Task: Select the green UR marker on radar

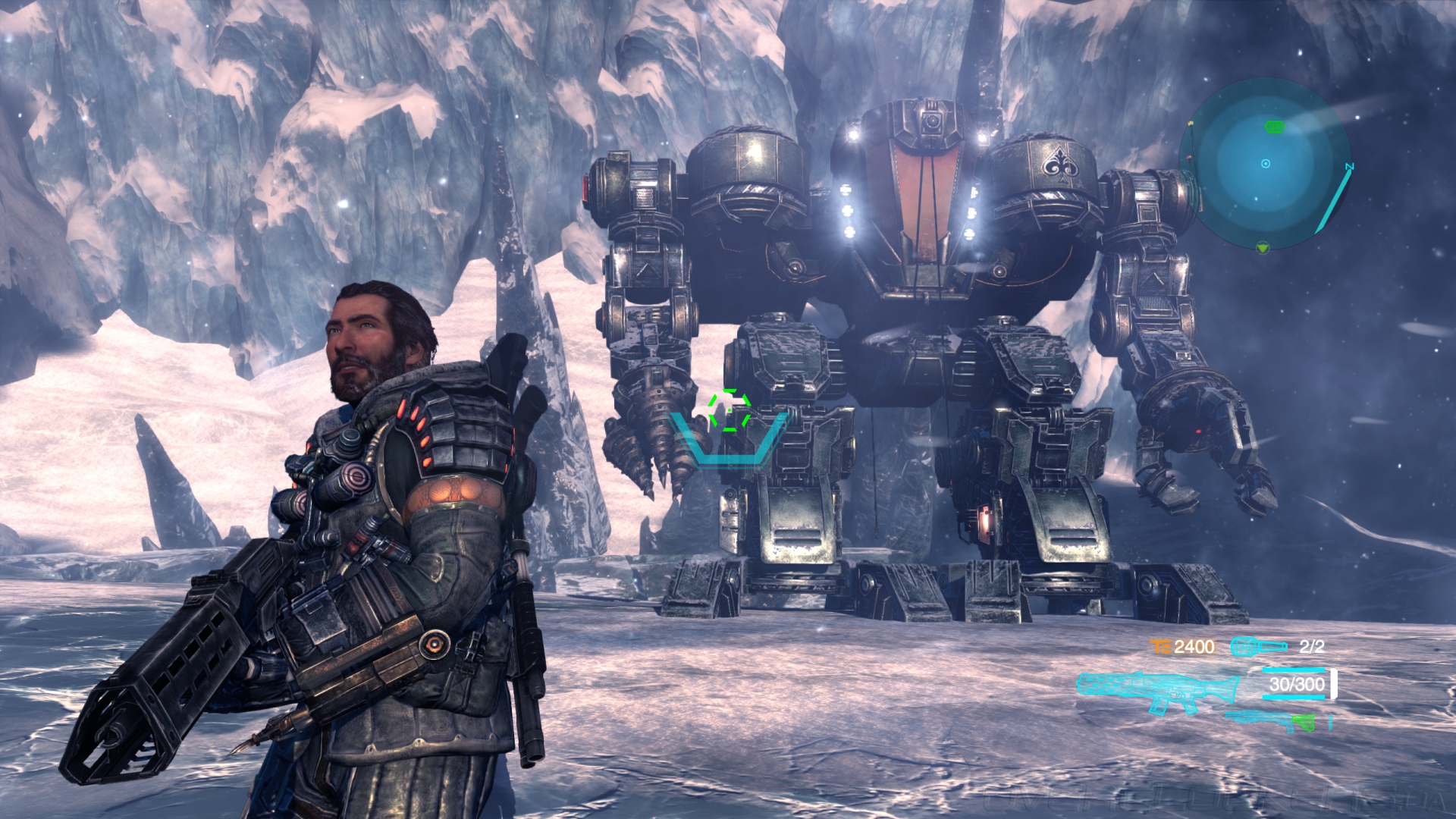Action: (x=1274, y=127)
